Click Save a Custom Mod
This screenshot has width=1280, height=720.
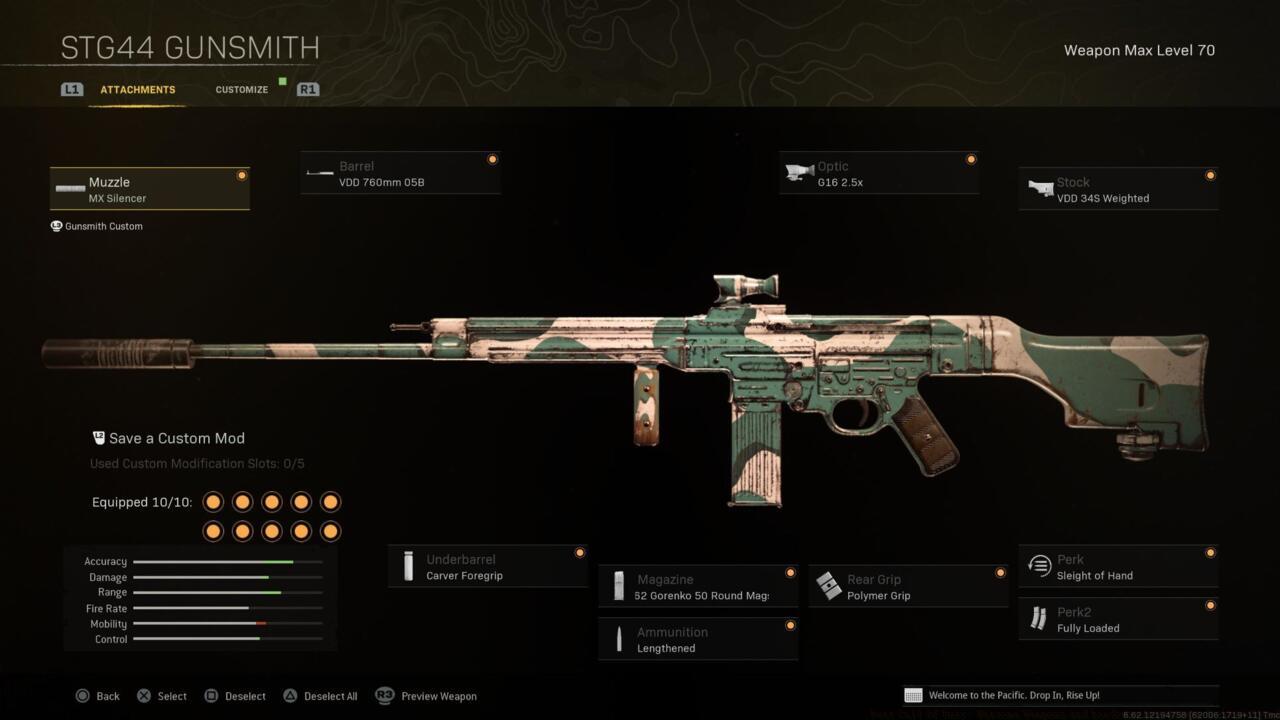pyautogui.click(x=177, y=438)
